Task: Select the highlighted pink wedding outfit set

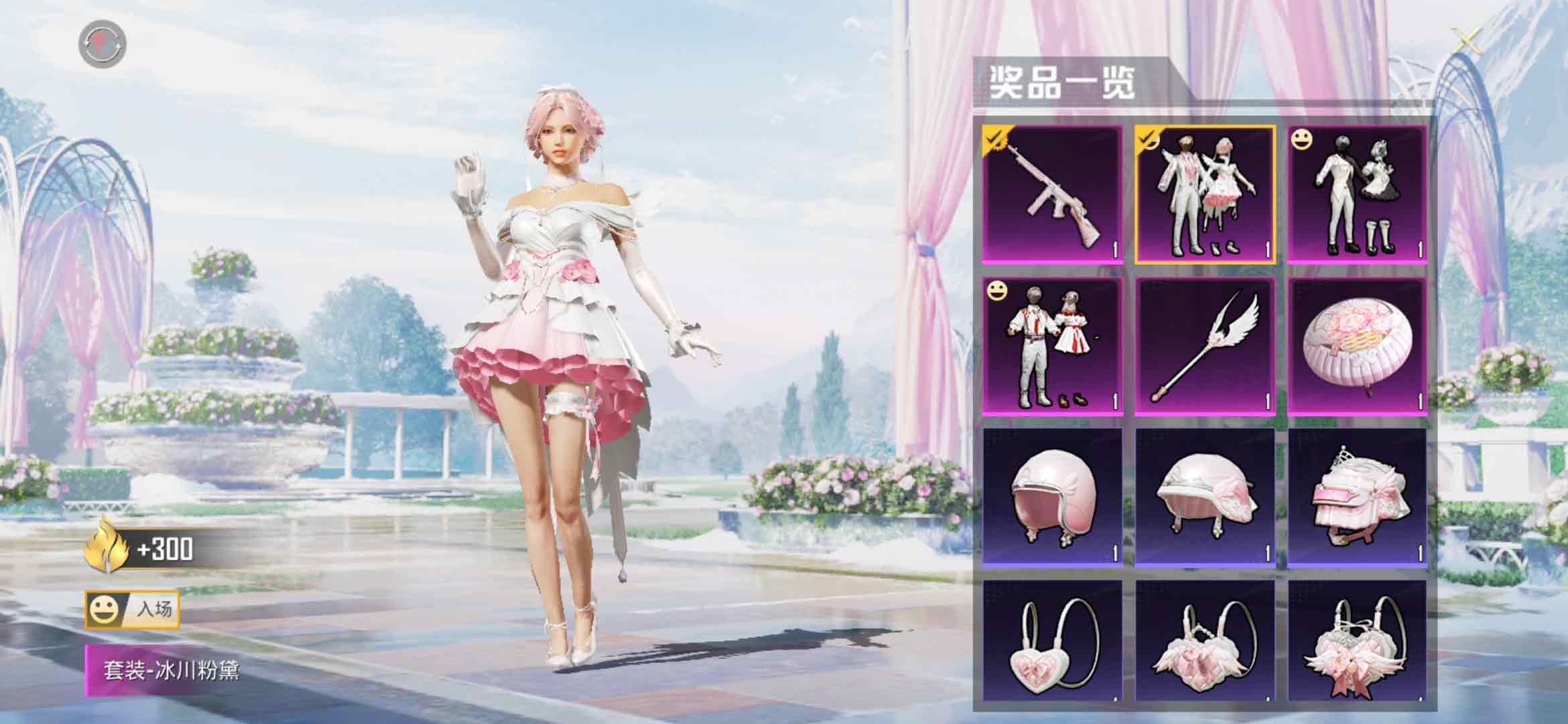Action: [x=1205, y=194]
